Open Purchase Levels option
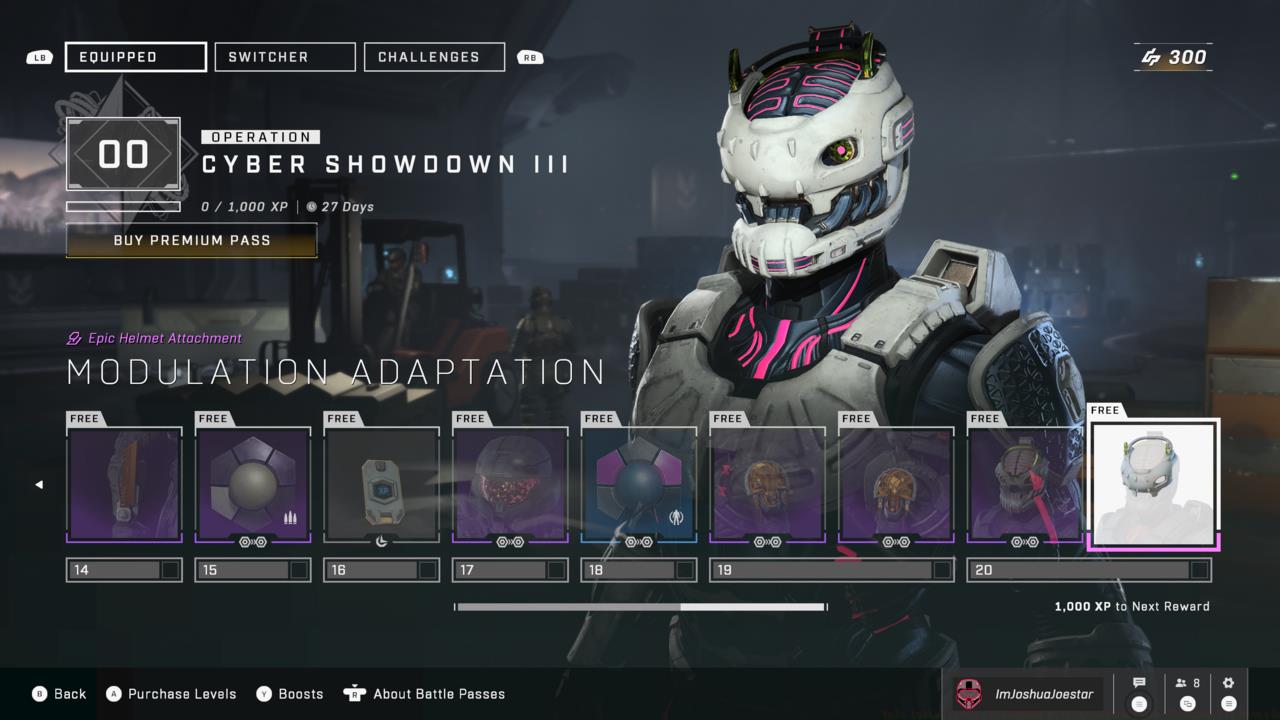The width and height of the screenshot is (1280, 720). [x=171, y=694]
